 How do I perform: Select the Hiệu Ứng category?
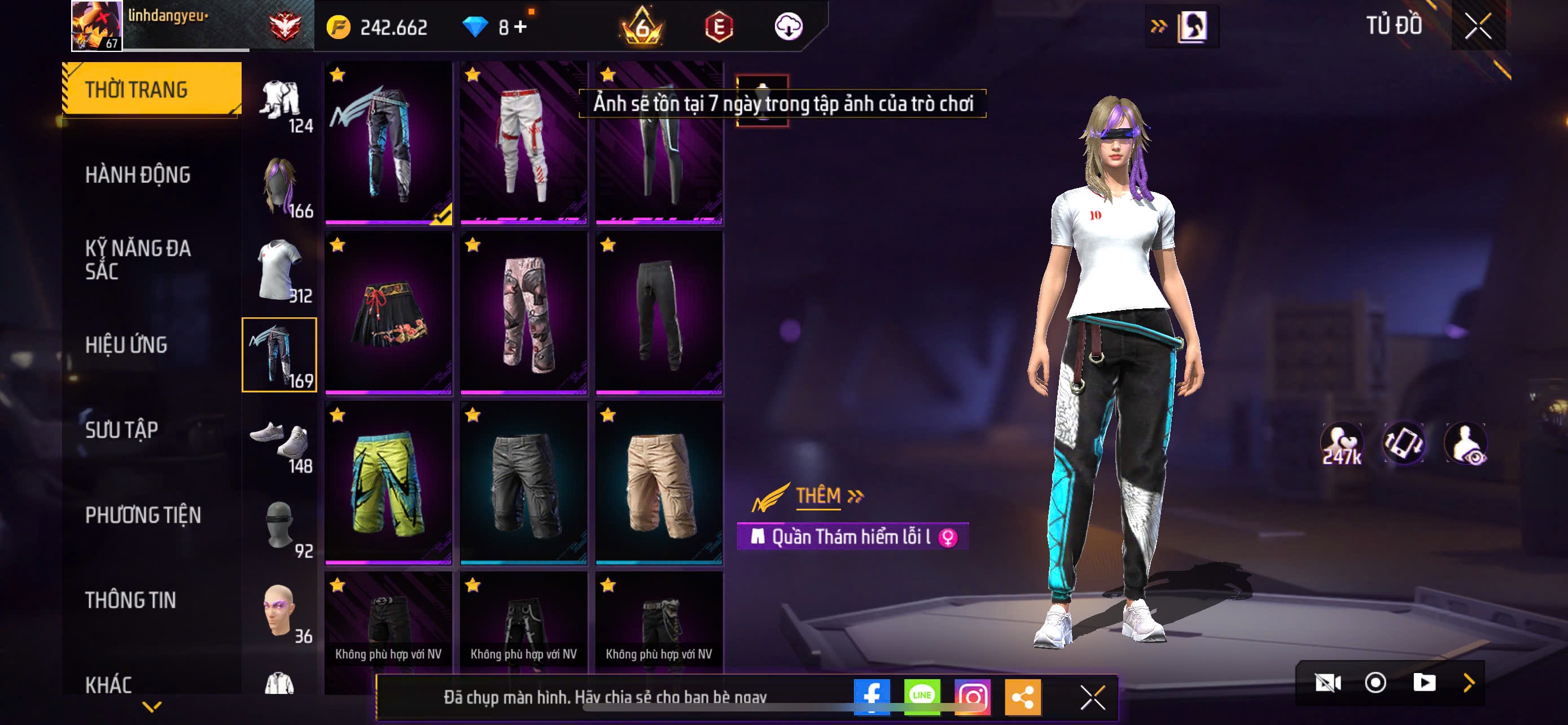[x=126, y=344]
